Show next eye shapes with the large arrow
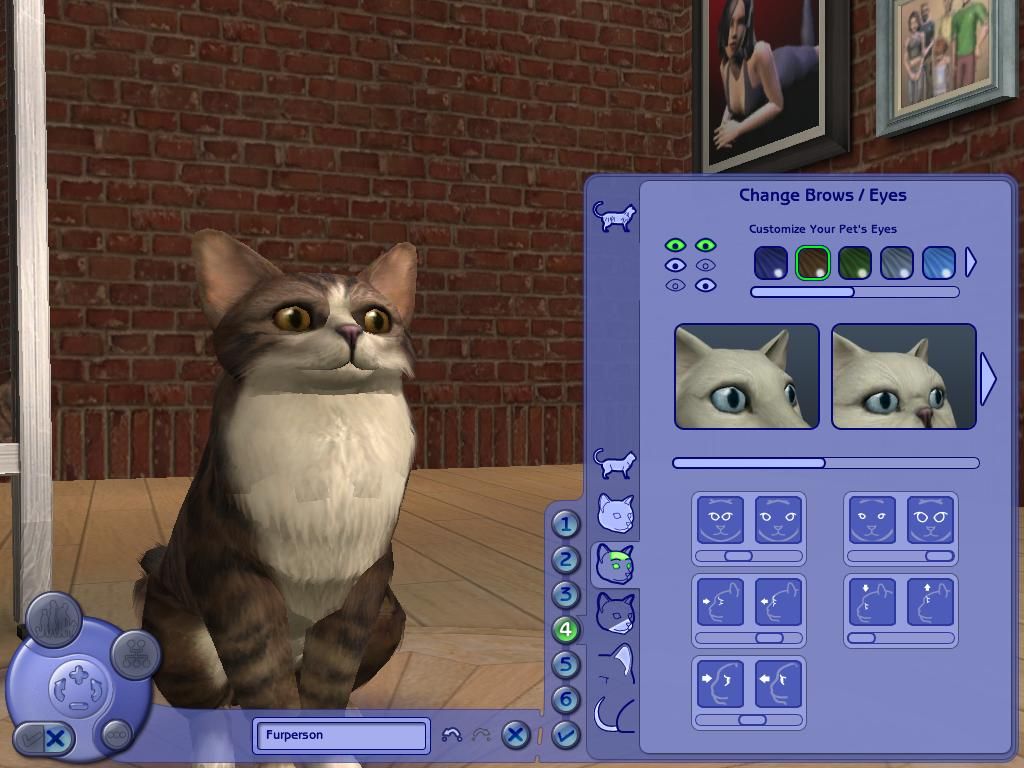1024x768 pixels. pyautogui.click(x=988, y=378)
